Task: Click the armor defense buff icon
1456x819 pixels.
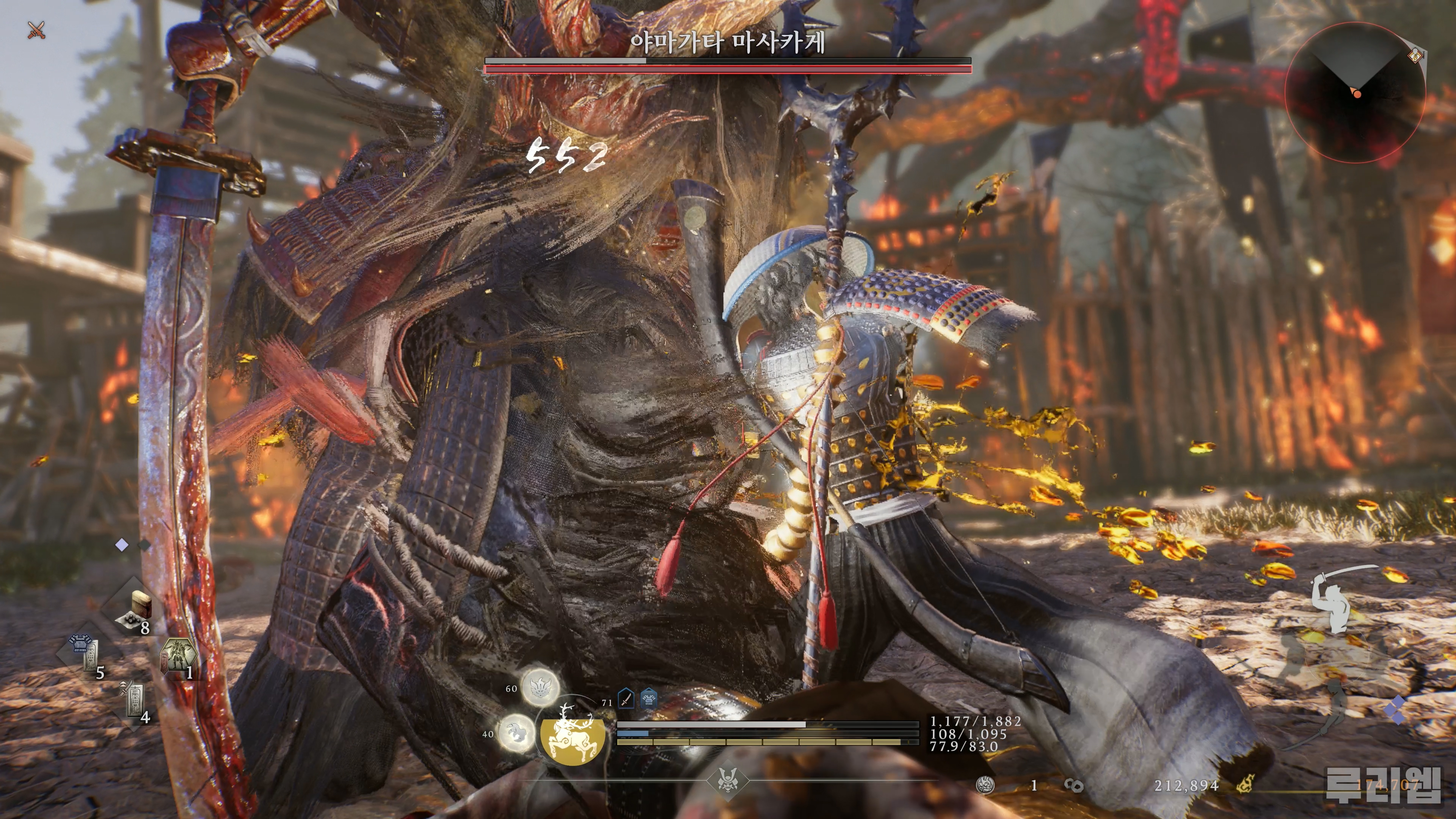Action: [x=648, y=699]
